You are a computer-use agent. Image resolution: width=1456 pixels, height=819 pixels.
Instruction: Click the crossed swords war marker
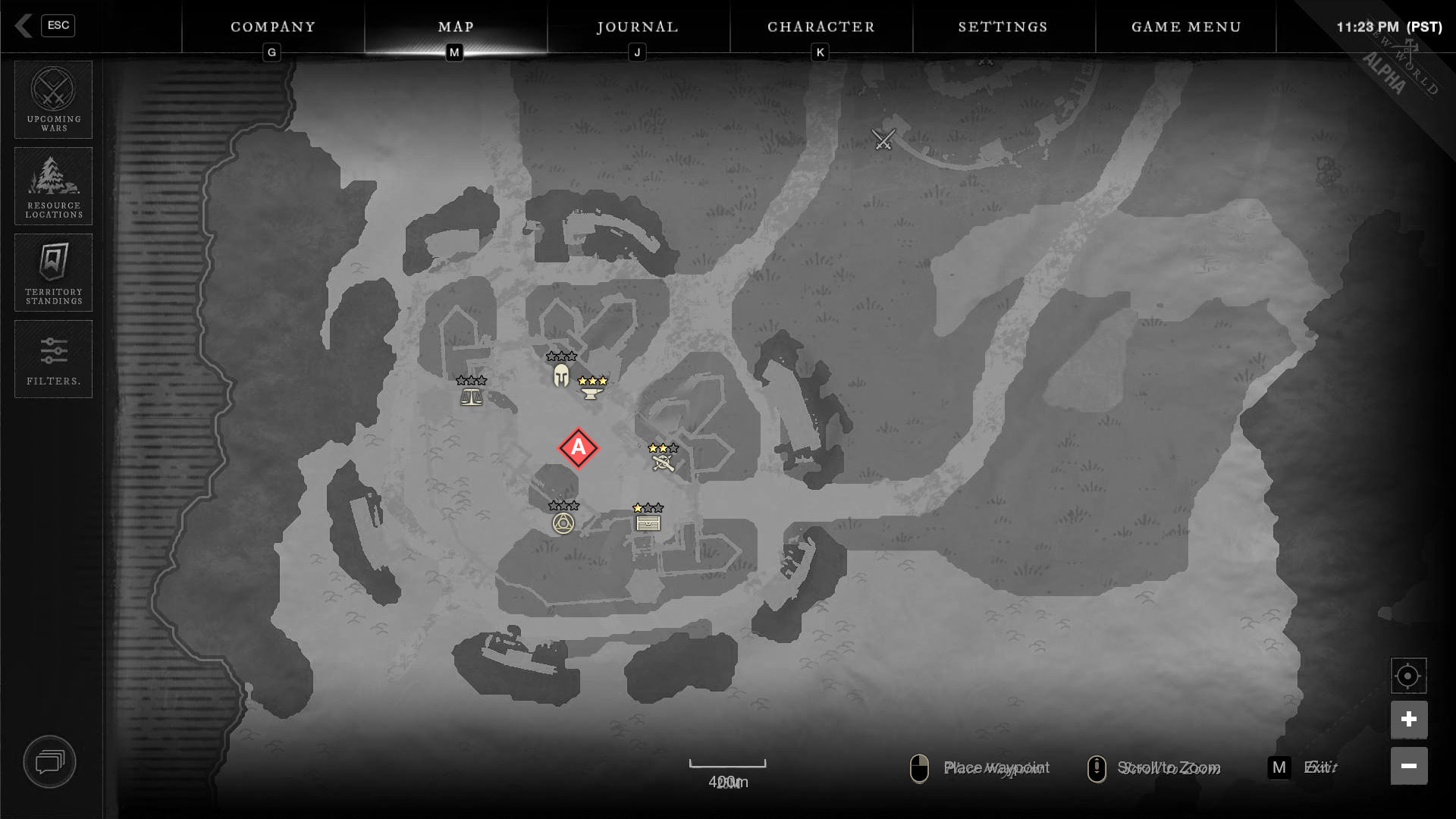coord(883,140)
